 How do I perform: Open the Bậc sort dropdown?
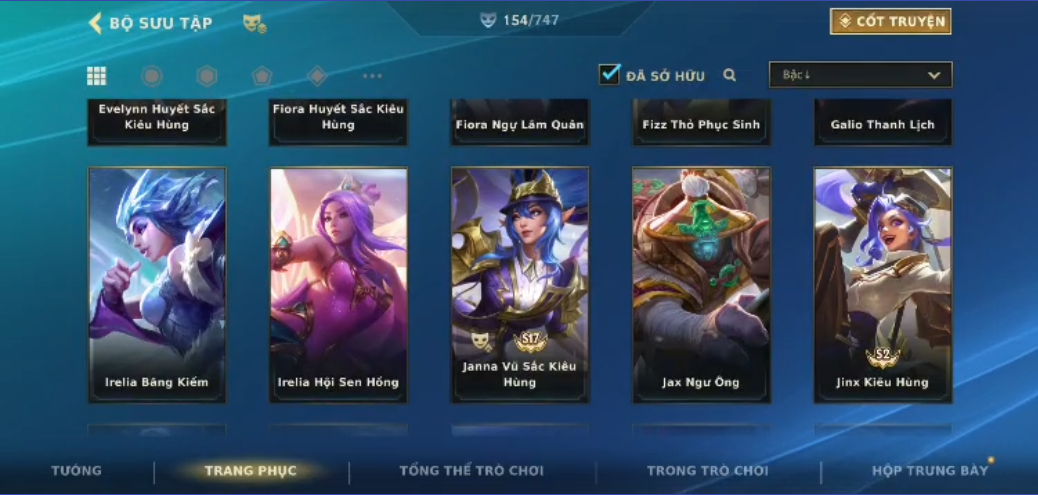coord(860,75)
